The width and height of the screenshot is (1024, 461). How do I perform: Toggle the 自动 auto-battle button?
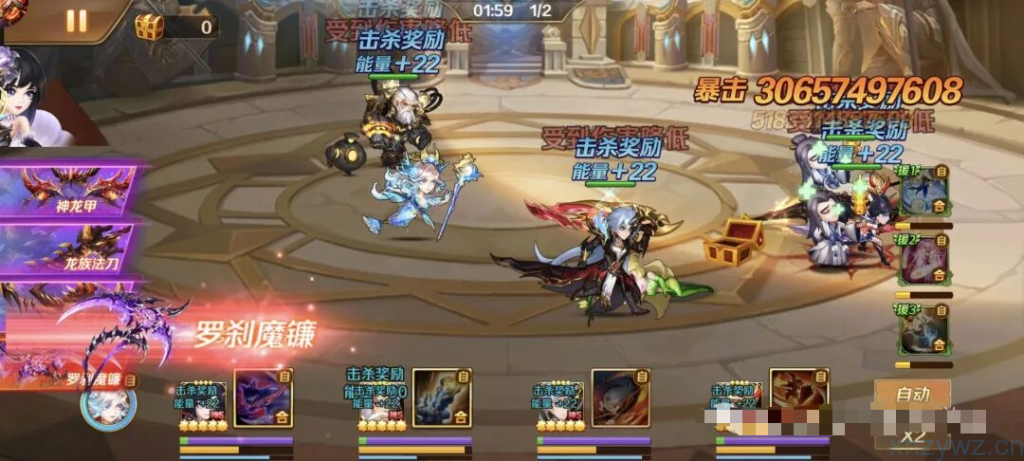point(911,394)
